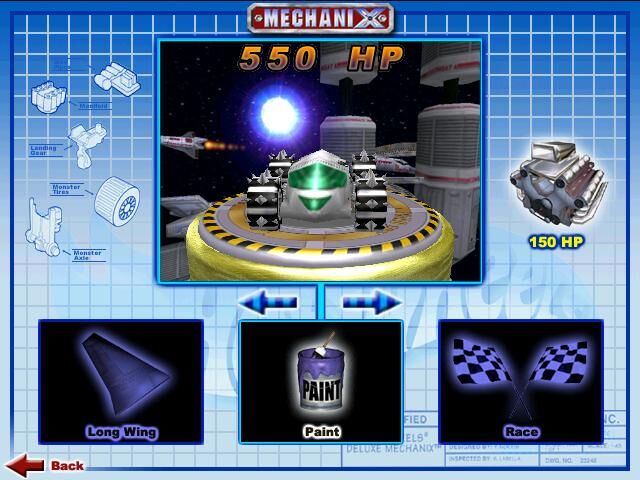Click the right striped arrow
Image resolution: width=640 pixels, height=480 pixels.
point(372,301)
